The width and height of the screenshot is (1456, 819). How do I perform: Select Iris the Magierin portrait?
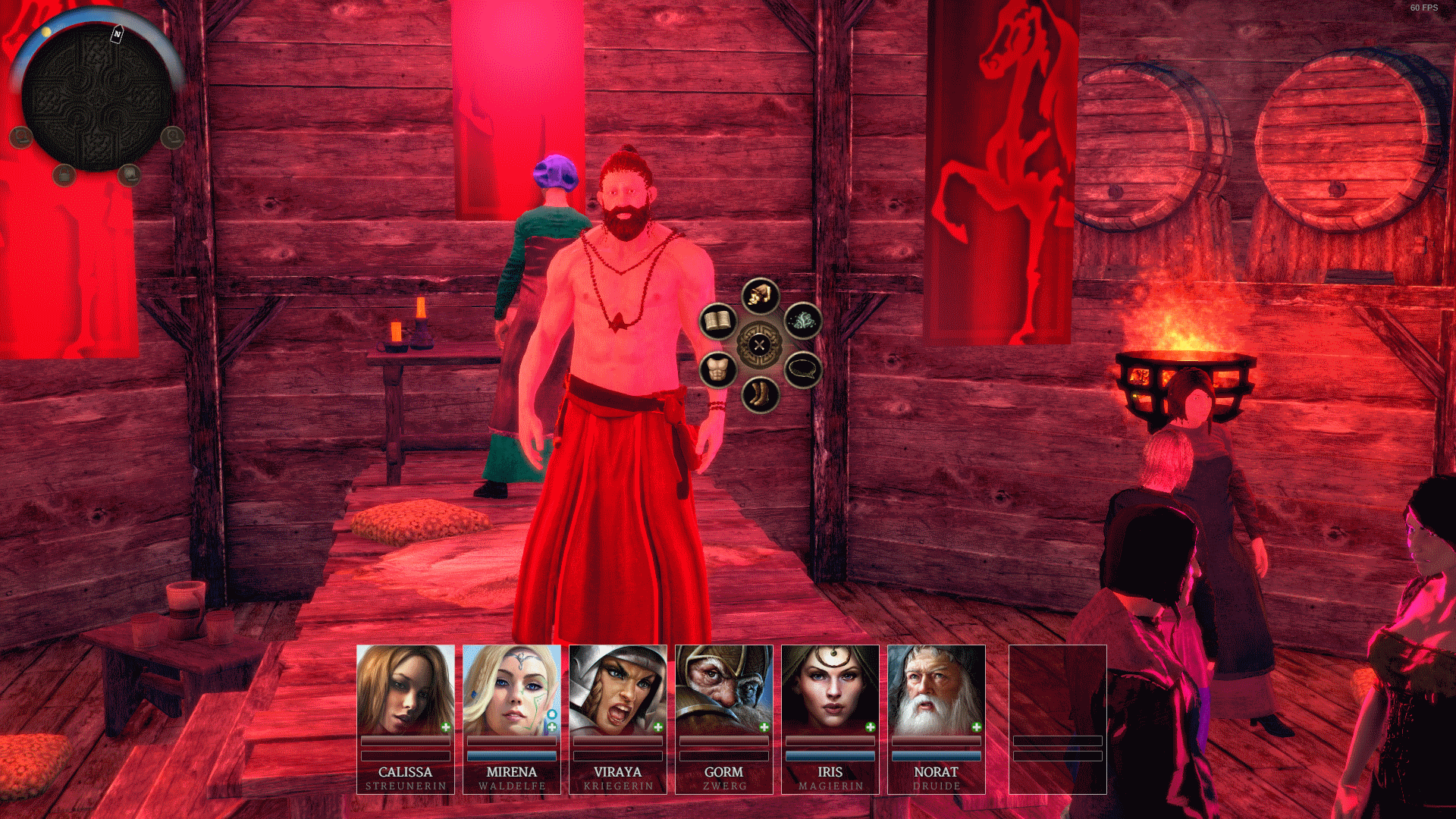tap(830, 690)
